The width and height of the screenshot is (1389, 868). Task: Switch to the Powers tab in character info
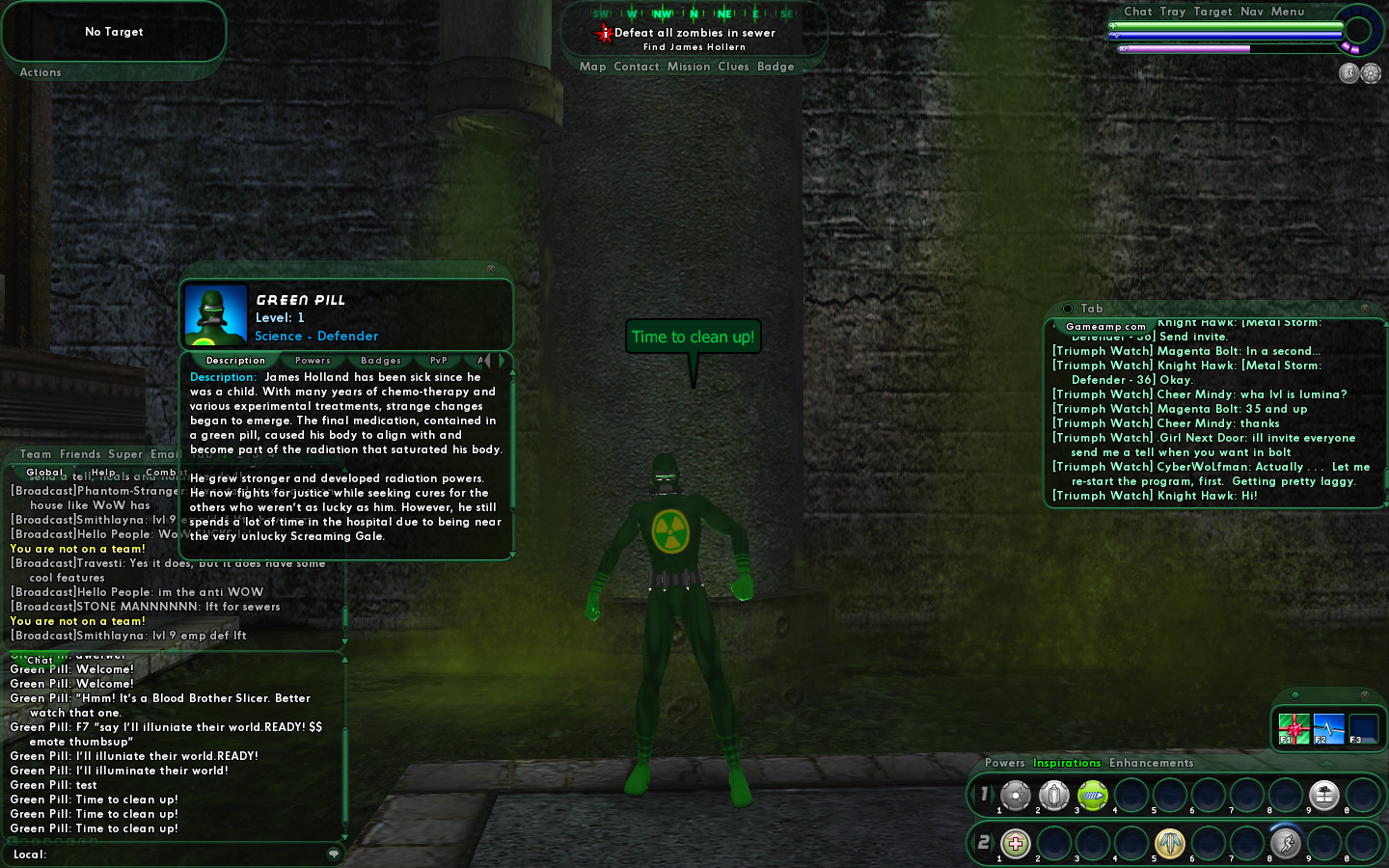pyautogui.click(x=313, y=361)
